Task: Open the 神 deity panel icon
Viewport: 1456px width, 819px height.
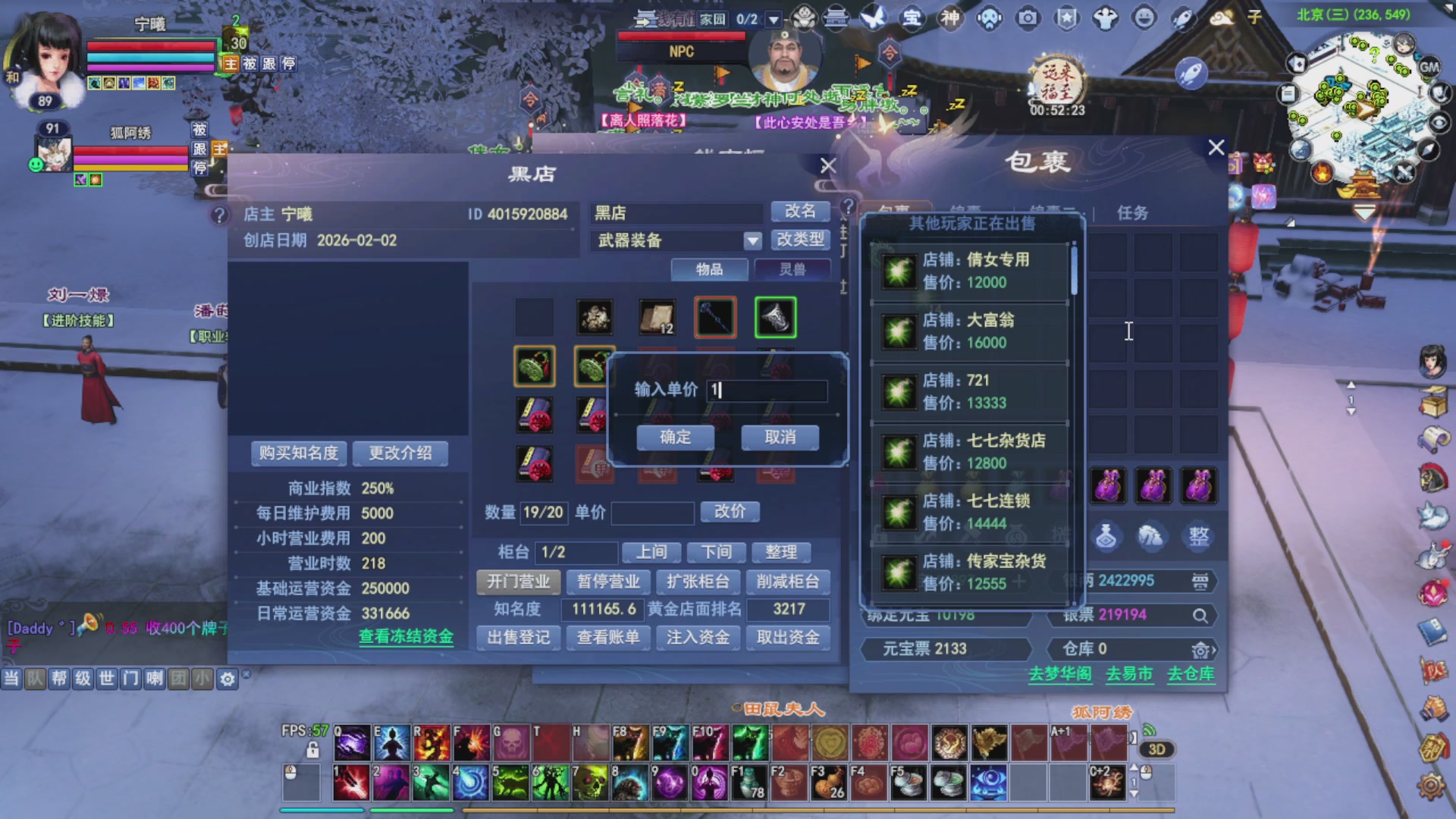Action: pos(949,19)
